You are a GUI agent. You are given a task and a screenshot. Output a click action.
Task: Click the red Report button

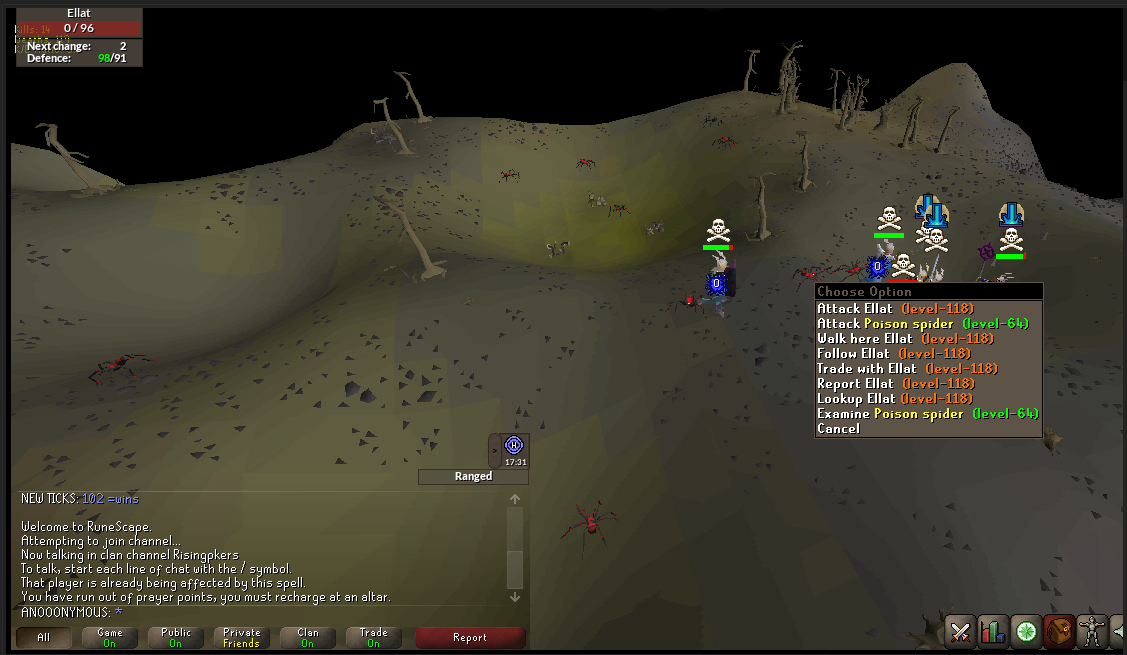[x=470, y=637]
